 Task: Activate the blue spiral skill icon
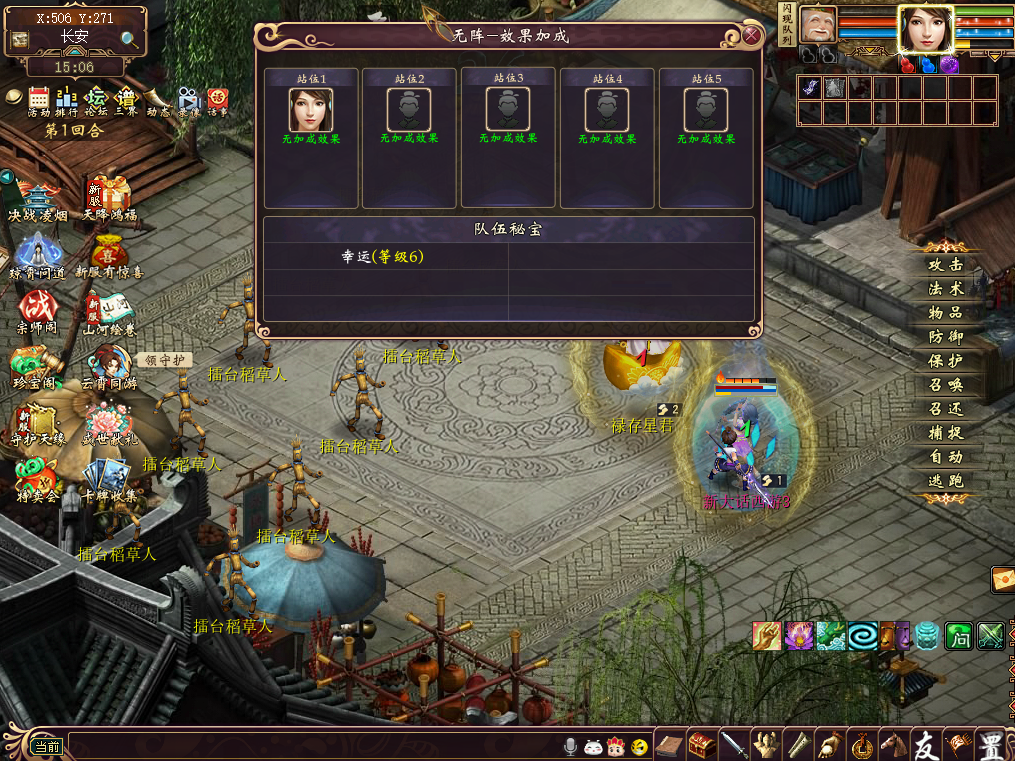click(x=862, y=636)
